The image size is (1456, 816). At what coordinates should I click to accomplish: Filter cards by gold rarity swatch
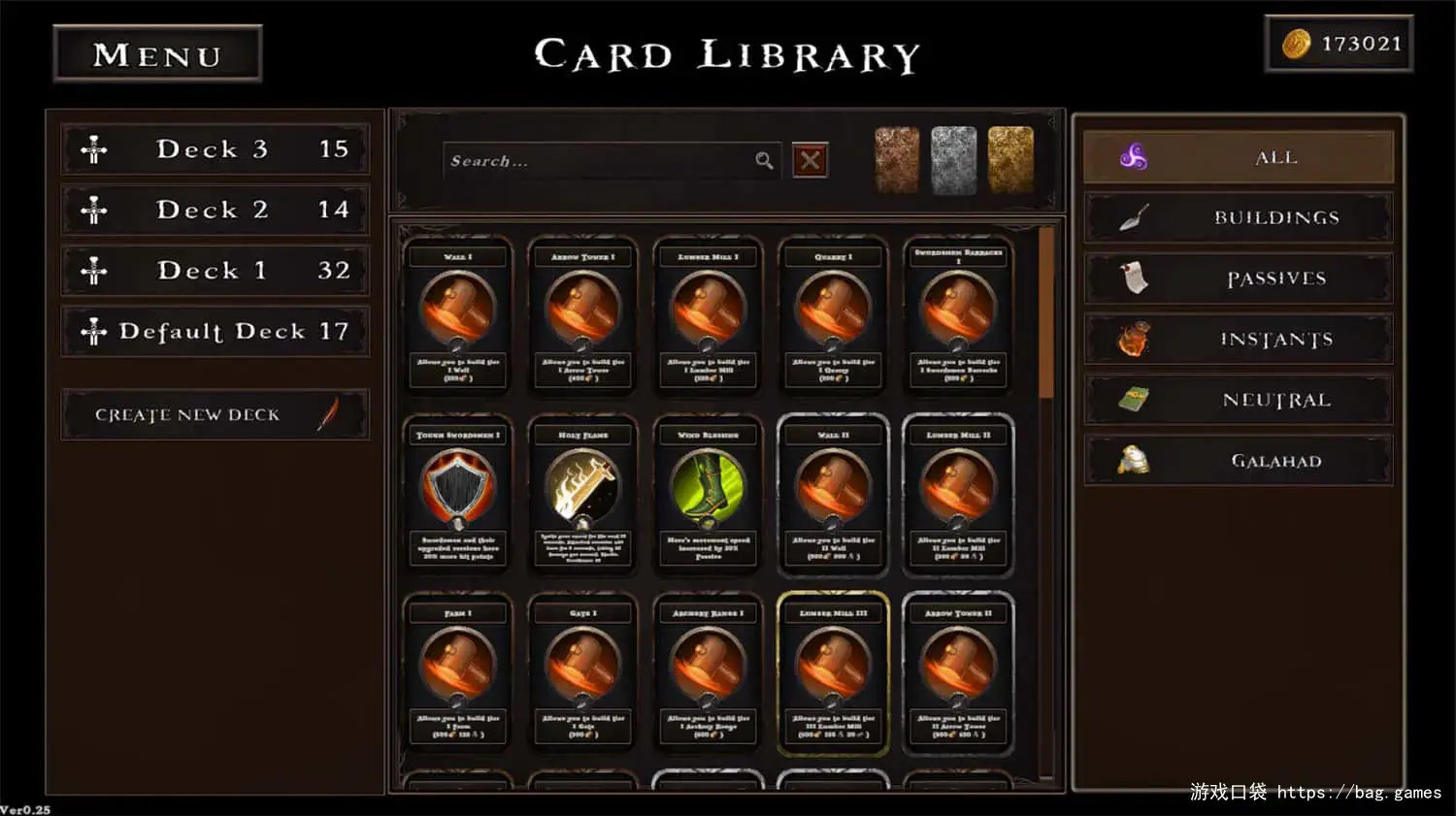coord(1010,159)
